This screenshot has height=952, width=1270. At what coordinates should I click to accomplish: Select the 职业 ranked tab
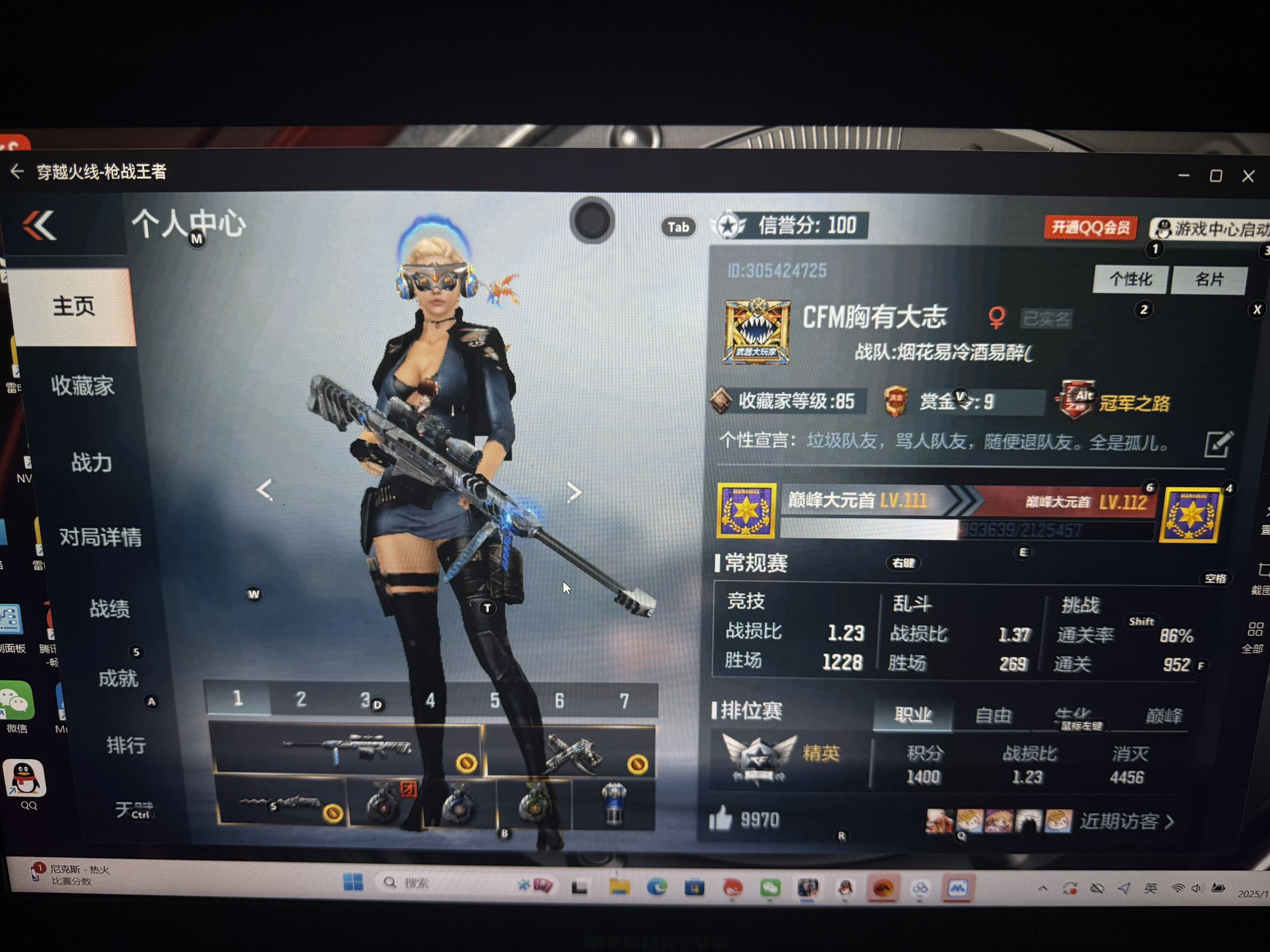tap(912, 715)
